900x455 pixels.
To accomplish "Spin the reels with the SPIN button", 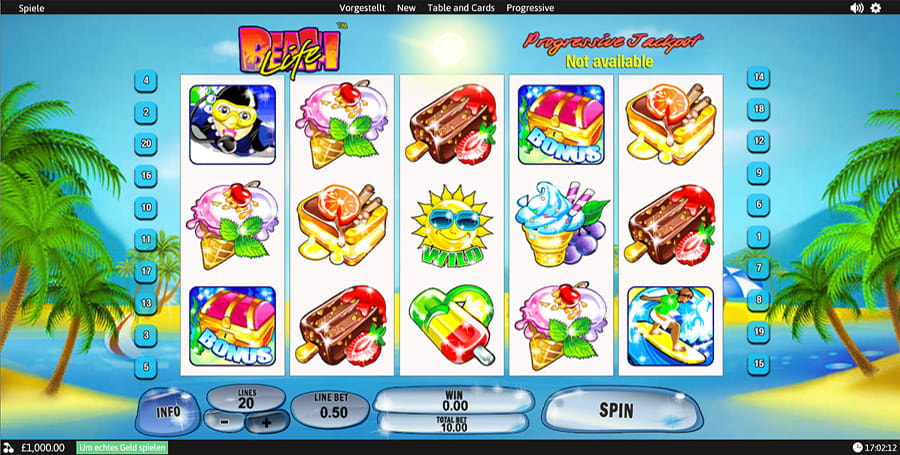I will 615,410.
